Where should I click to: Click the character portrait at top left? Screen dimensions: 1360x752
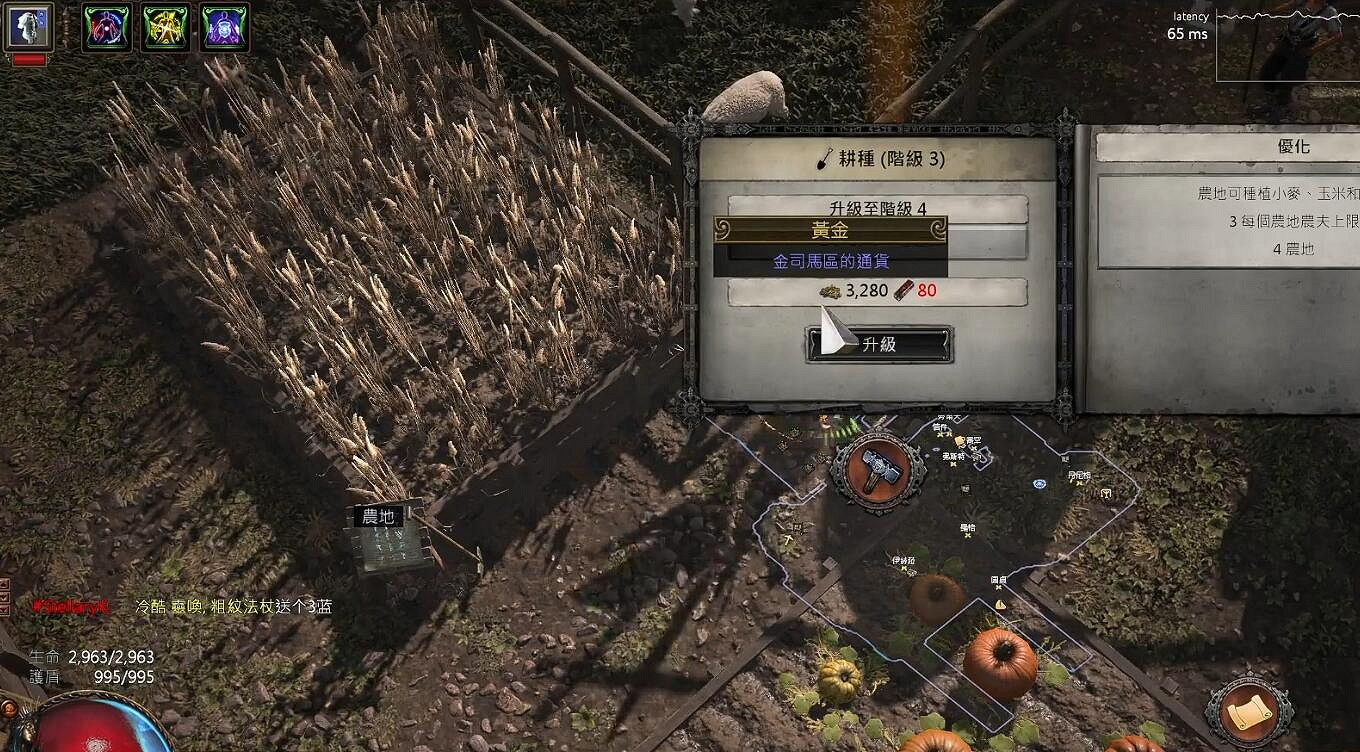pyautogui.click(x=30, y=27)
